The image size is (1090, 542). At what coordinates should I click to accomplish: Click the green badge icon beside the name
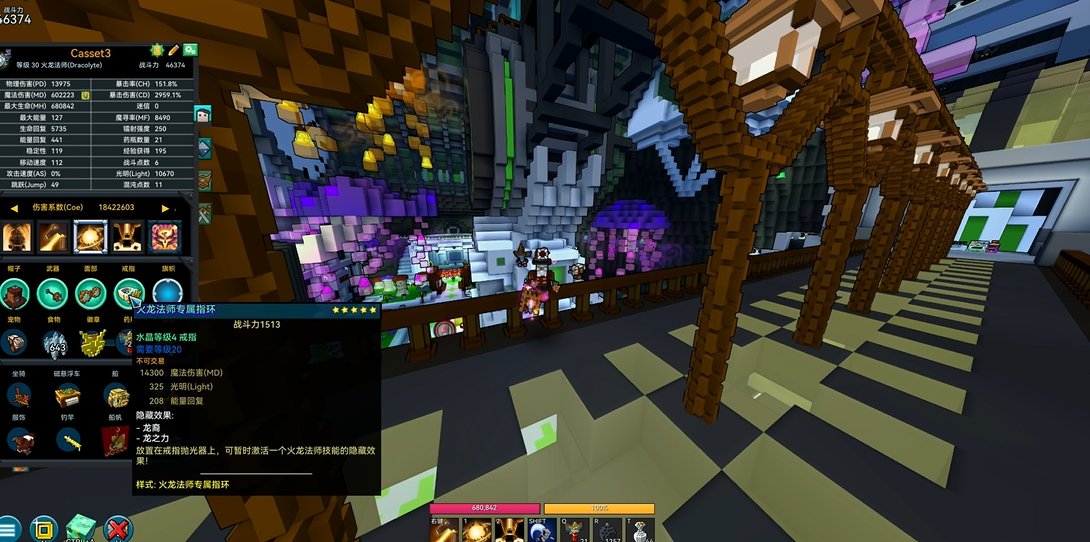click(x=156, y=50)
